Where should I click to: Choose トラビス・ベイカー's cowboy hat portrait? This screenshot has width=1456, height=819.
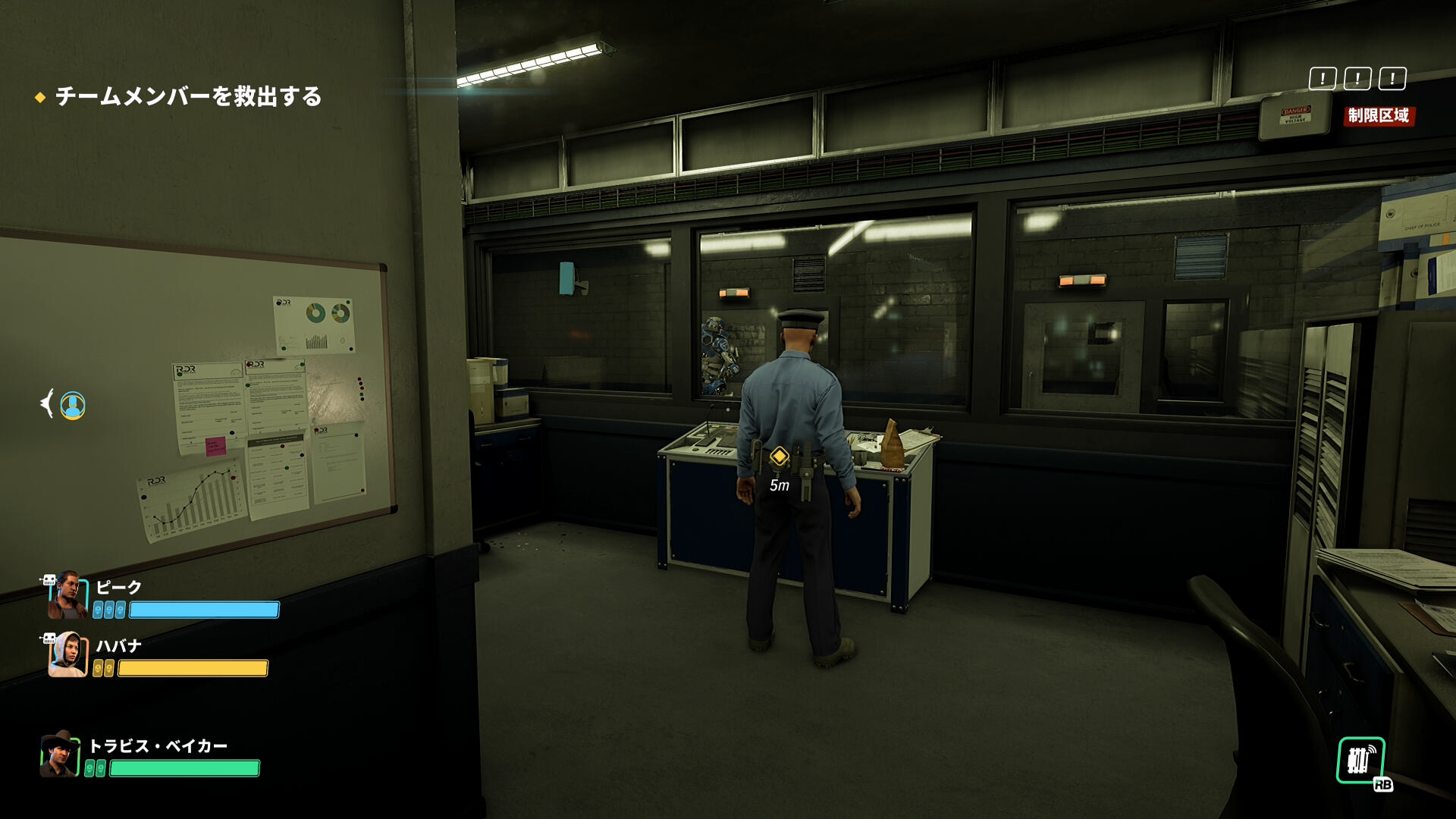coord(60,755)
